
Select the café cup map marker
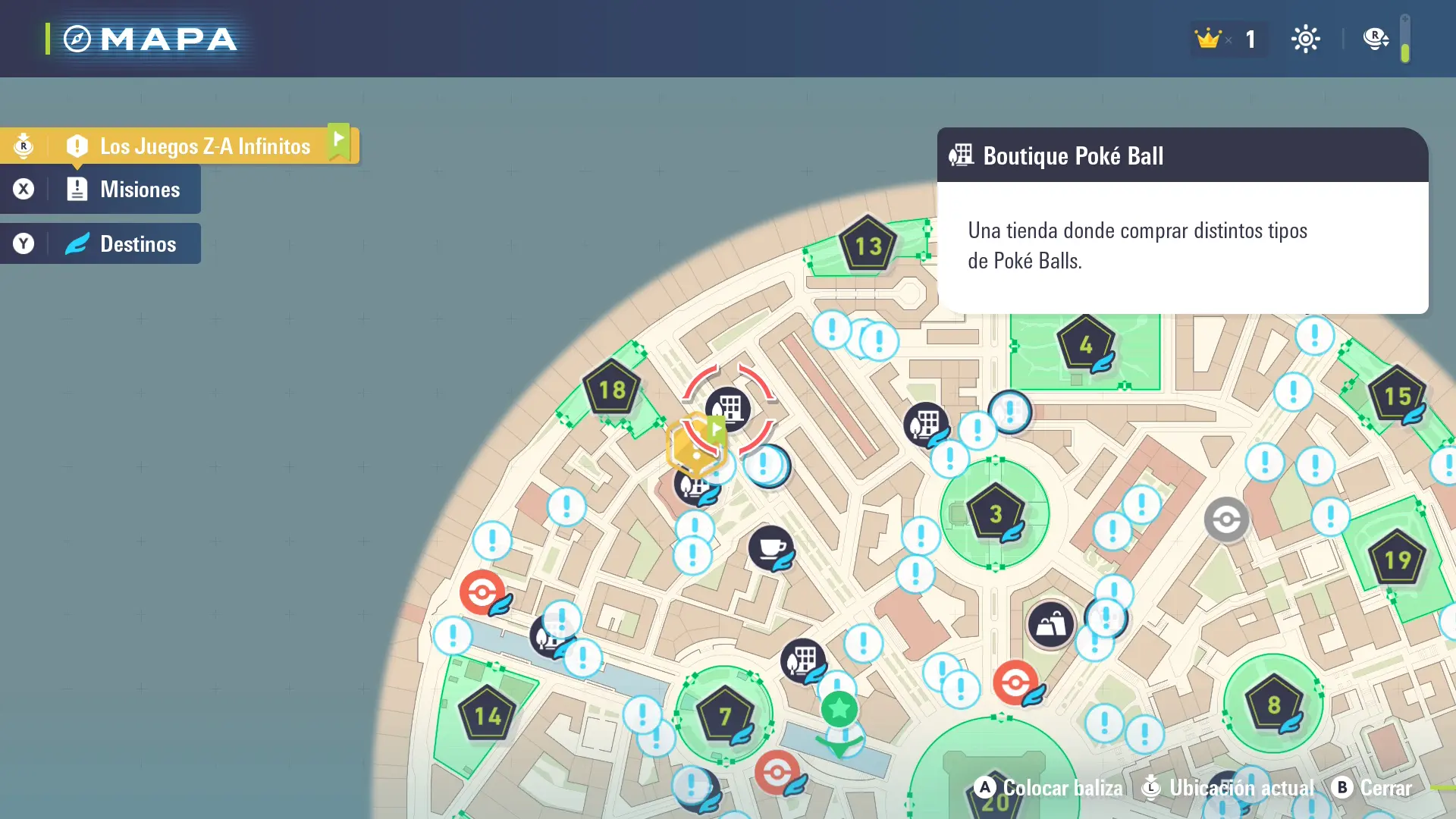click(x=770, y=548)
